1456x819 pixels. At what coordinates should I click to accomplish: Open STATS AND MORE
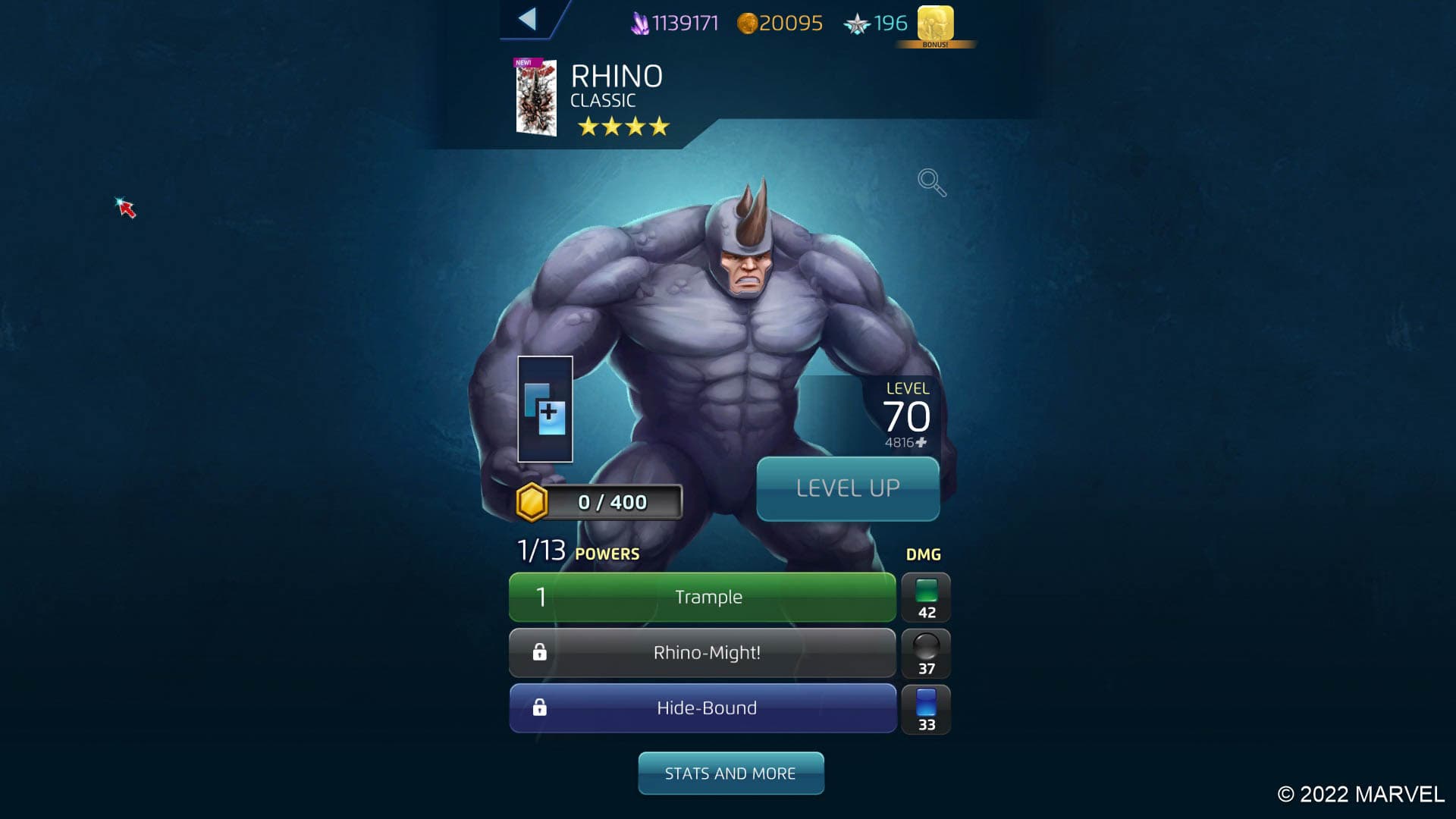coord(730,773)
